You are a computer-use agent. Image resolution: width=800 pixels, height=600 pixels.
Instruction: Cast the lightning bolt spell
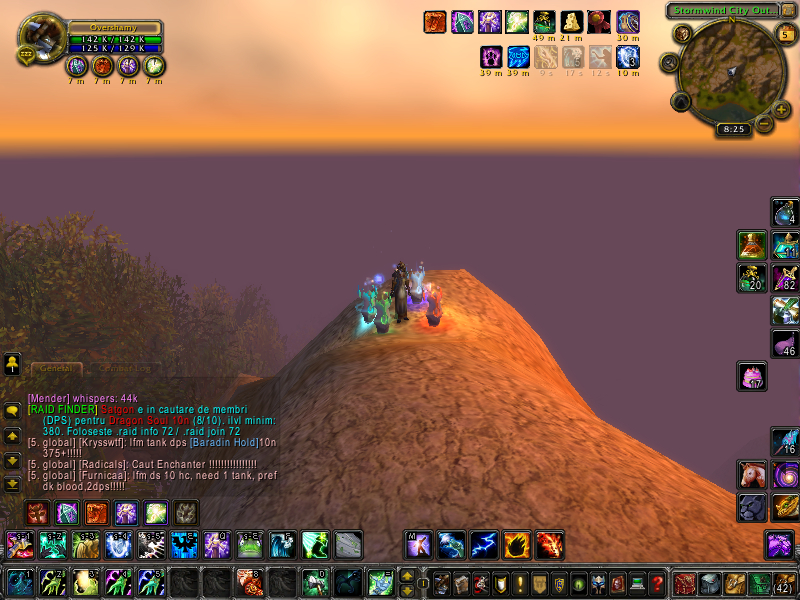pyautogui.click(x=484, y=544)
